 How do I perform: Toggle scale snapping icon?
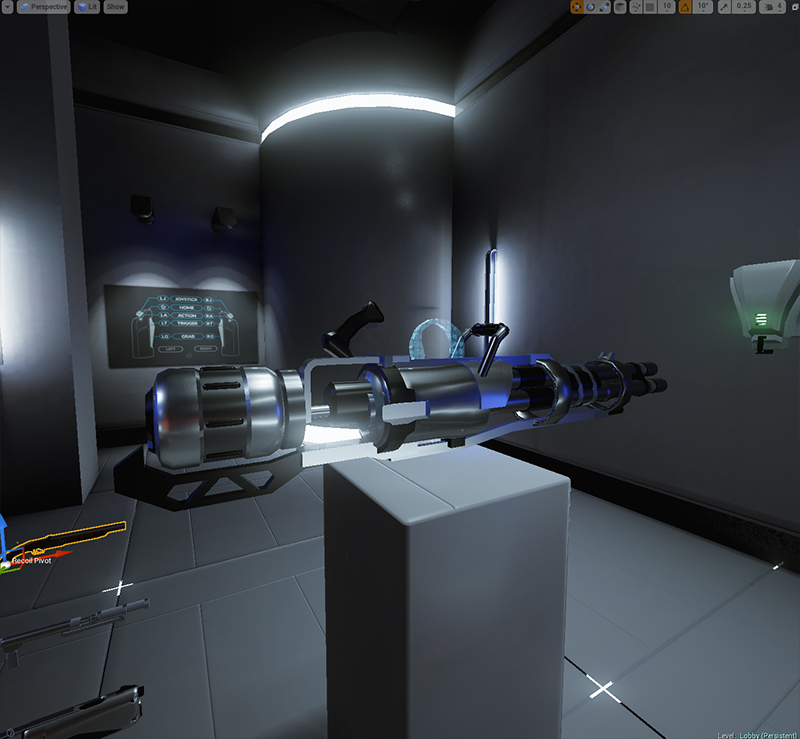point(723,6)
